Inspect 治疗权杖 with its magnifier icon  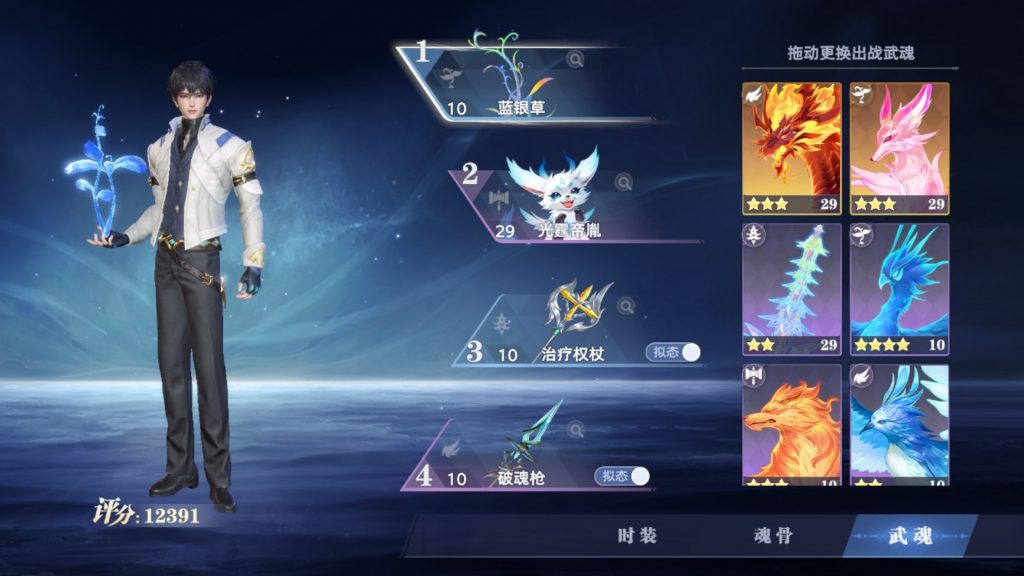click(626, 306)
